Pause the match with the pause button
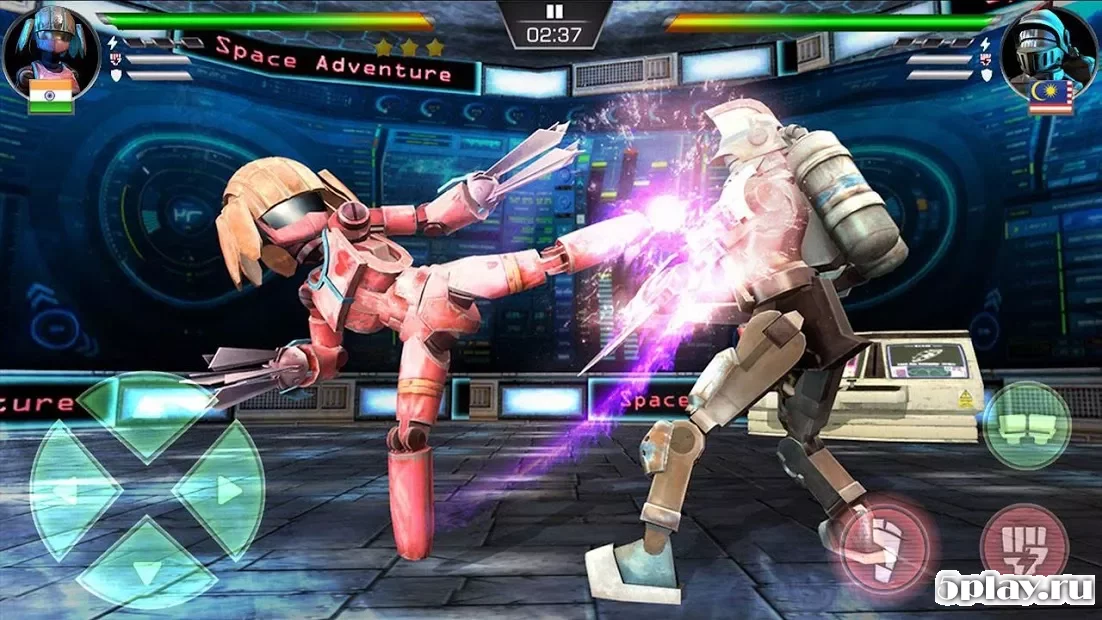 coord(555,12)
